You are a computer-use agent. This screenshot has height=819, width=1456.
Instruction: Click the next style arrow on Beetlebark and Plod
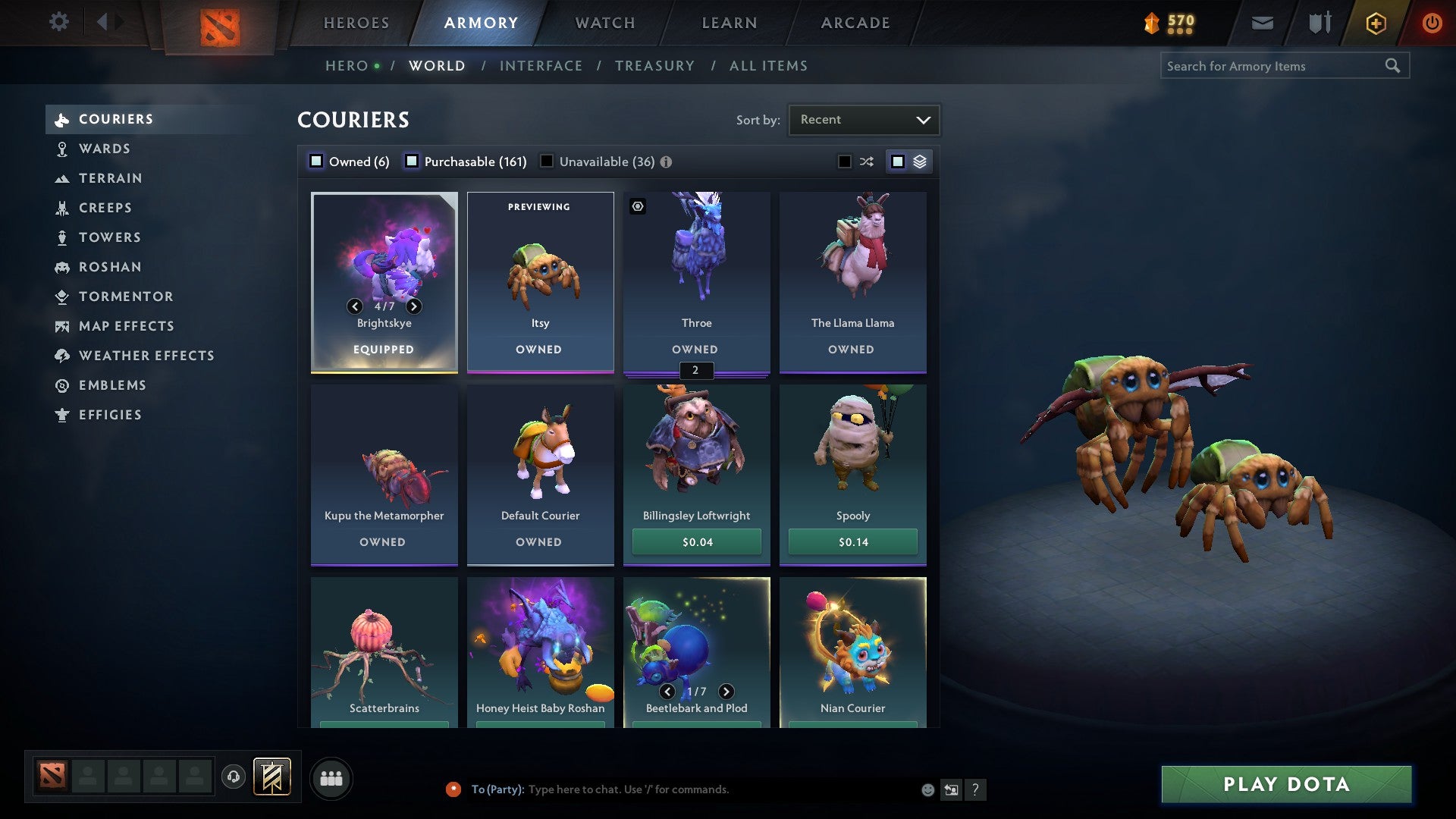(726, 692)
